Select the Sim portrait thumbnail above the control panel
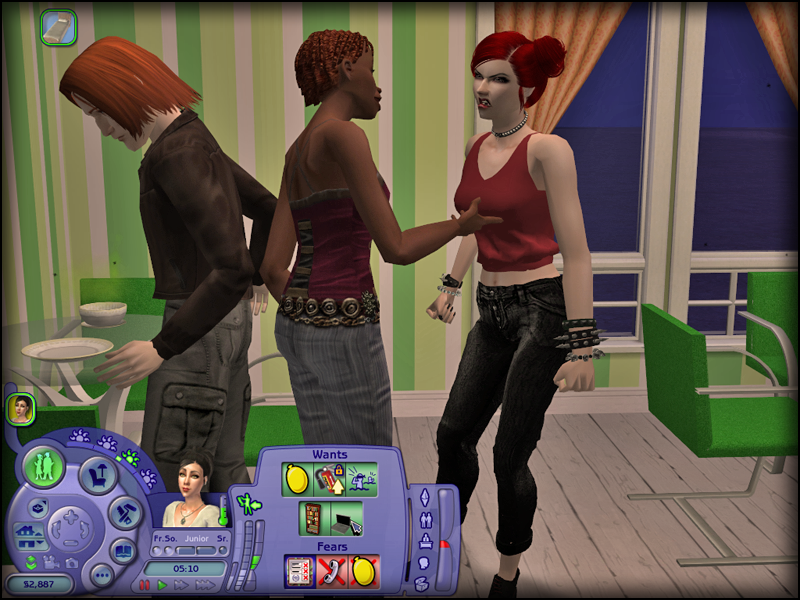Screen dimensions: 800x600 click(21, 408)
